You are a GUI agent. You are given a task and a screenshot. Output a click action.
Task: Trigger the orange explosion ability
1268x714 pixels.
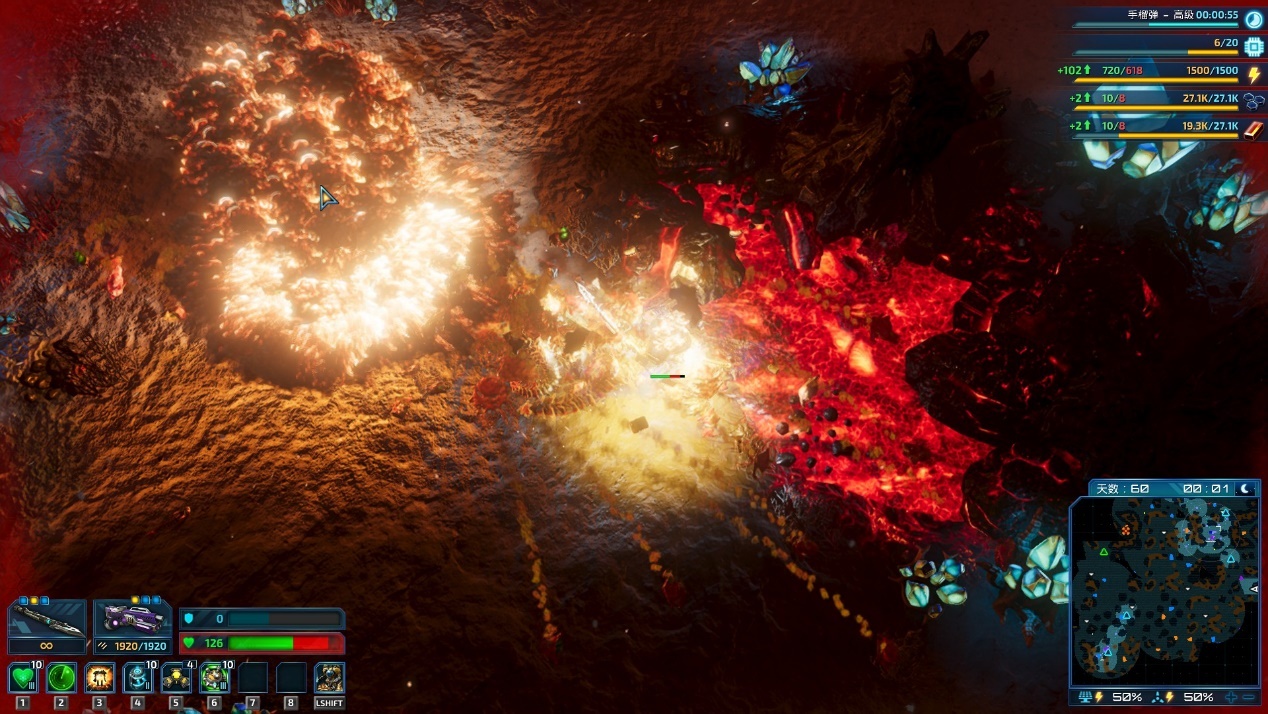(99, 678)
